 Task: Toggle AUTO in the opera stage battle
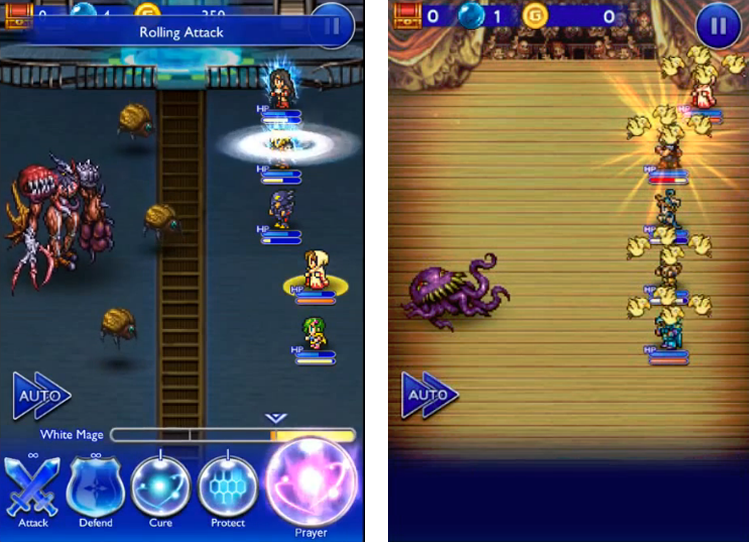(x=430, y=396)
